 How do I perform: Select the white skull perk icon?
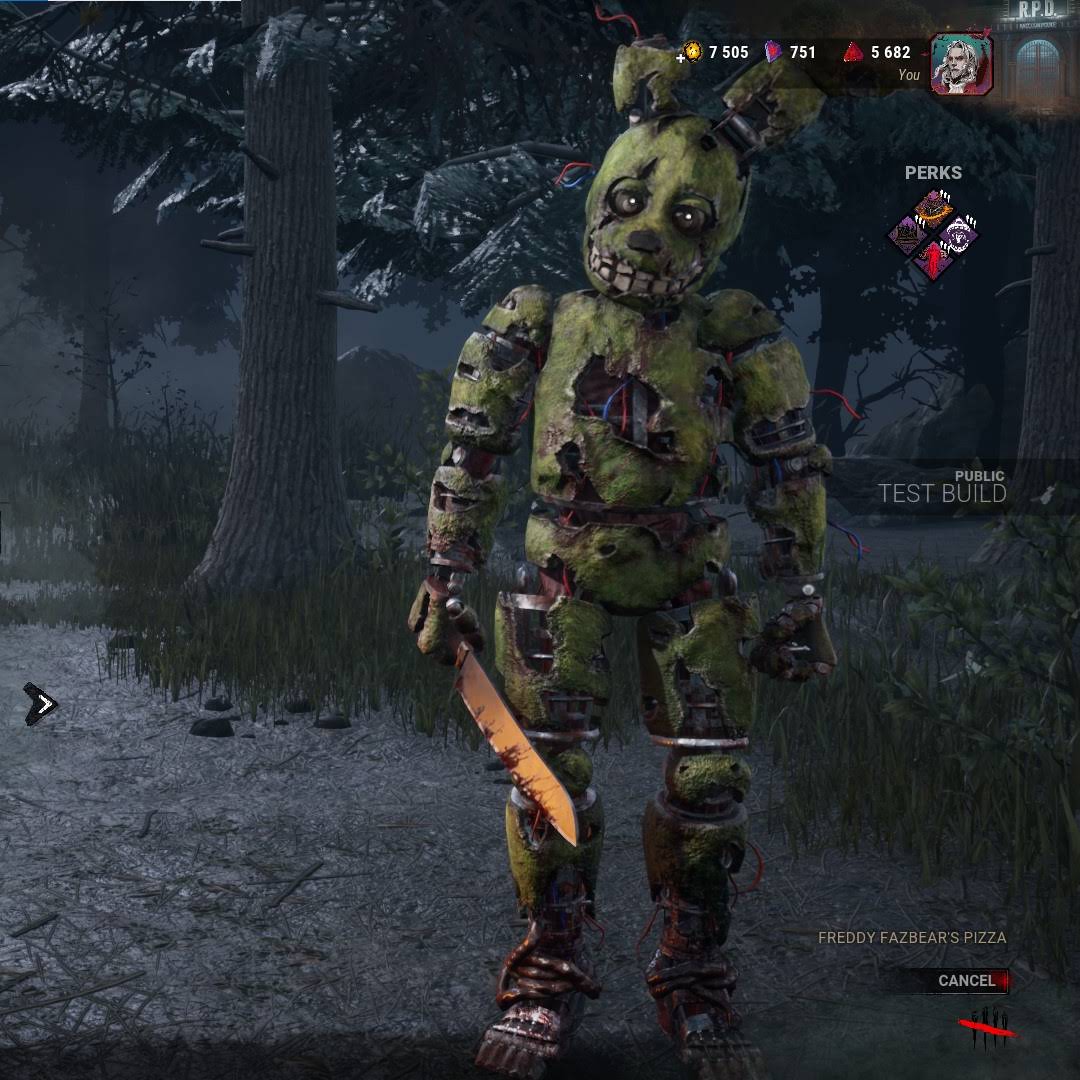point(958,236)
